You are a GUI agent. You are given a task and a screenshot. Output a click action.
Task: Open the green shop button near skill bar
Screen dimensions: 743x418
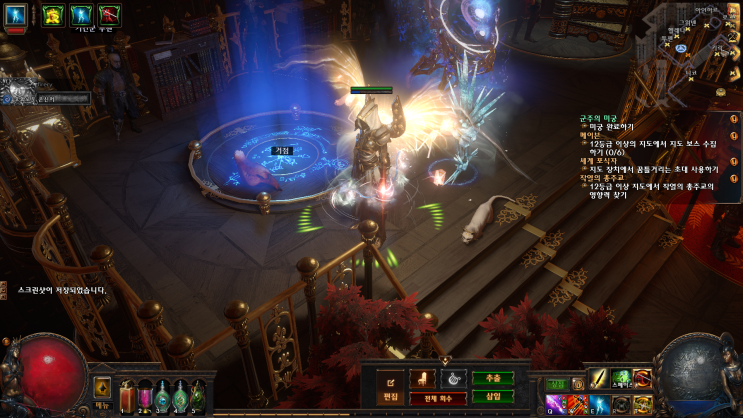click(x=558, y=383)
